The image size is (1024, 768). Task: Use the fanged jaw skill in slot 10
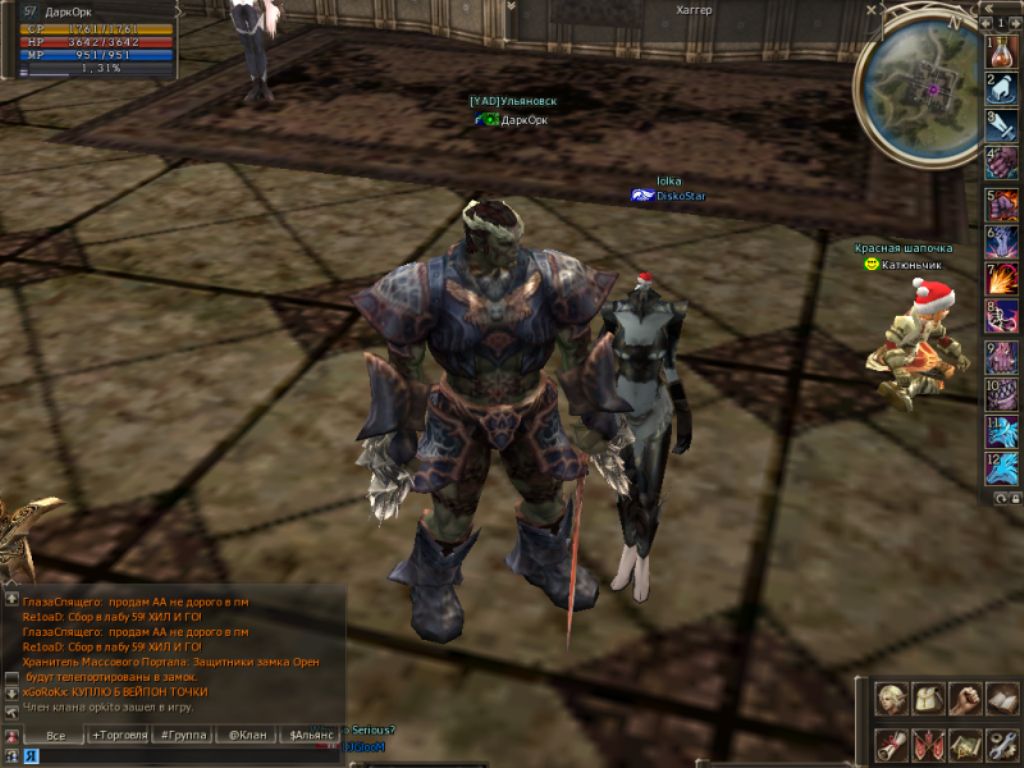pyautogui.click(x=1002, y=394)
